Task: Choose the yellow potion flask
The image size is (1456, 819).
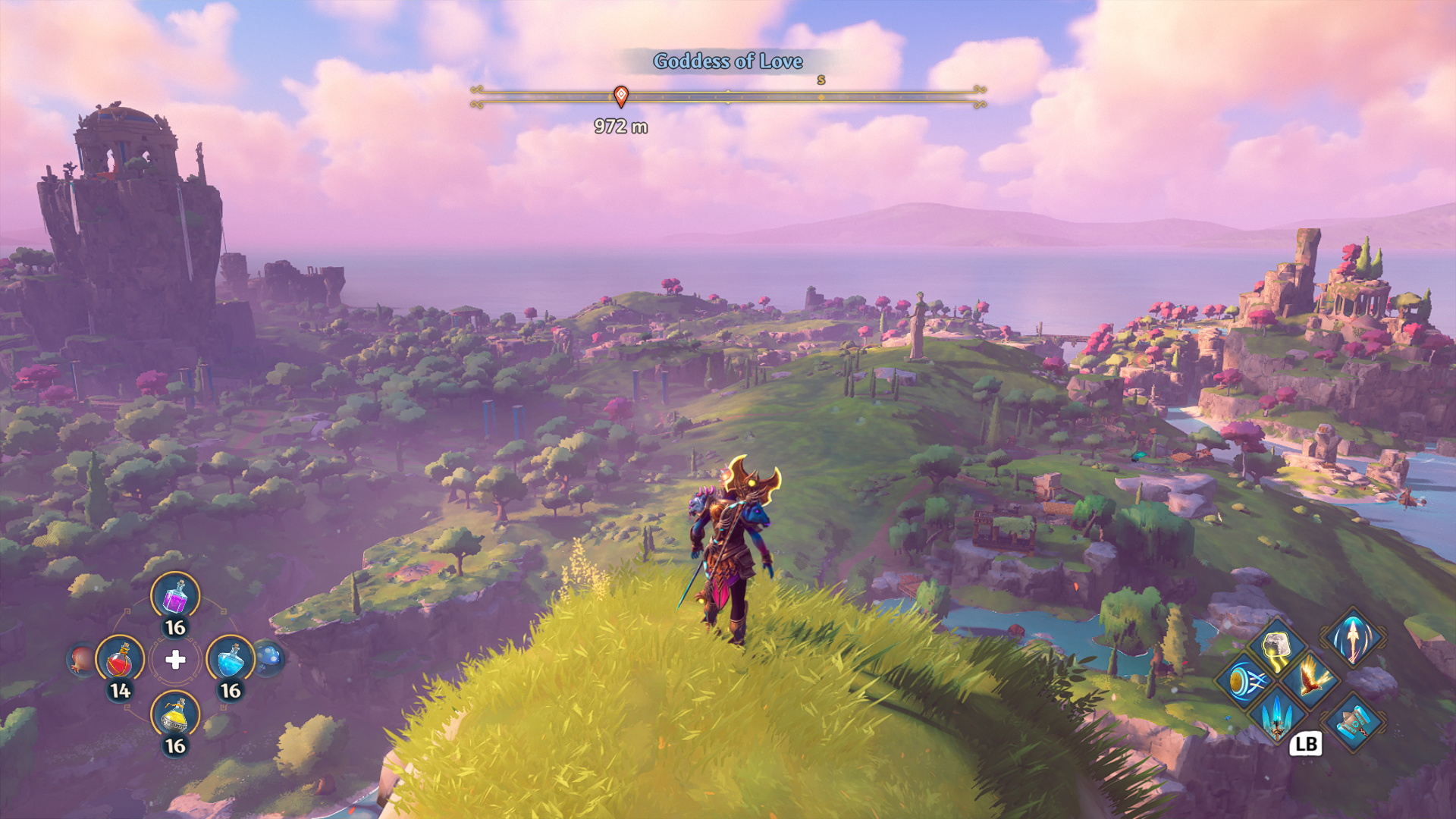Action: (x=175, y=715)
